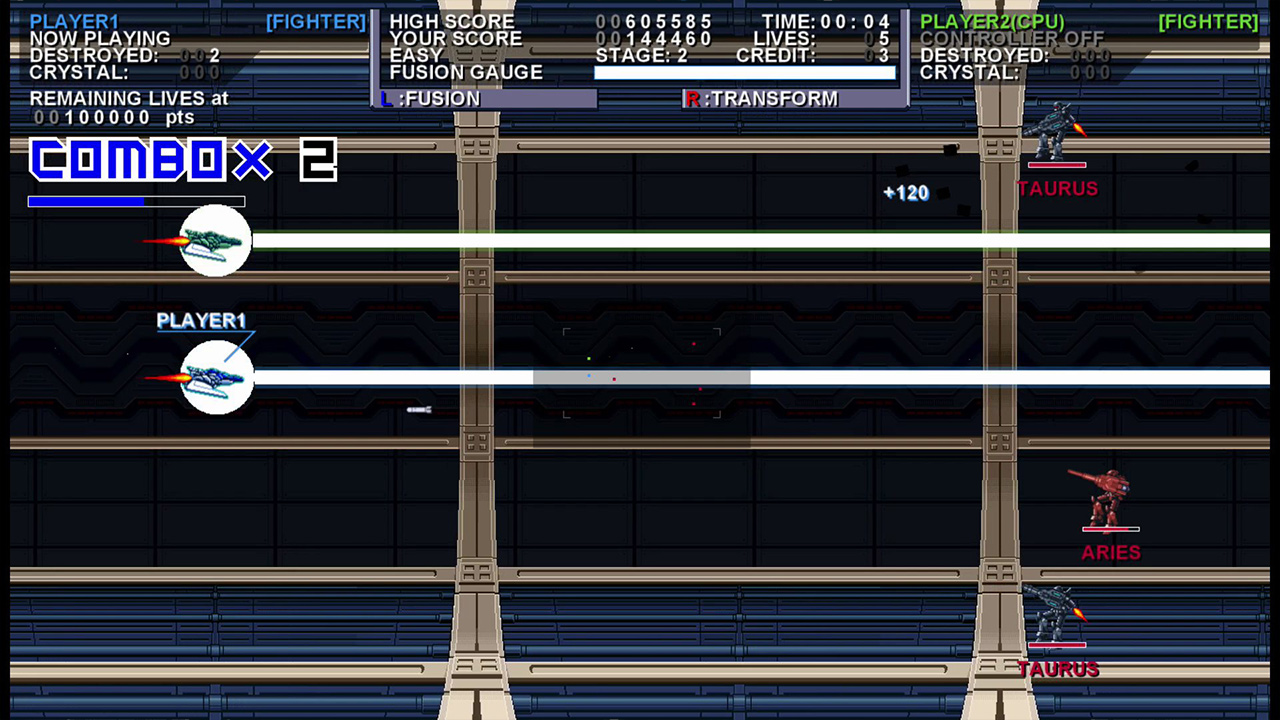The width and height of the screenshot is (1280, 720).
Task: Enable PLAYER2 CONTROLLER OFF option
Action: coord(1012,39)
